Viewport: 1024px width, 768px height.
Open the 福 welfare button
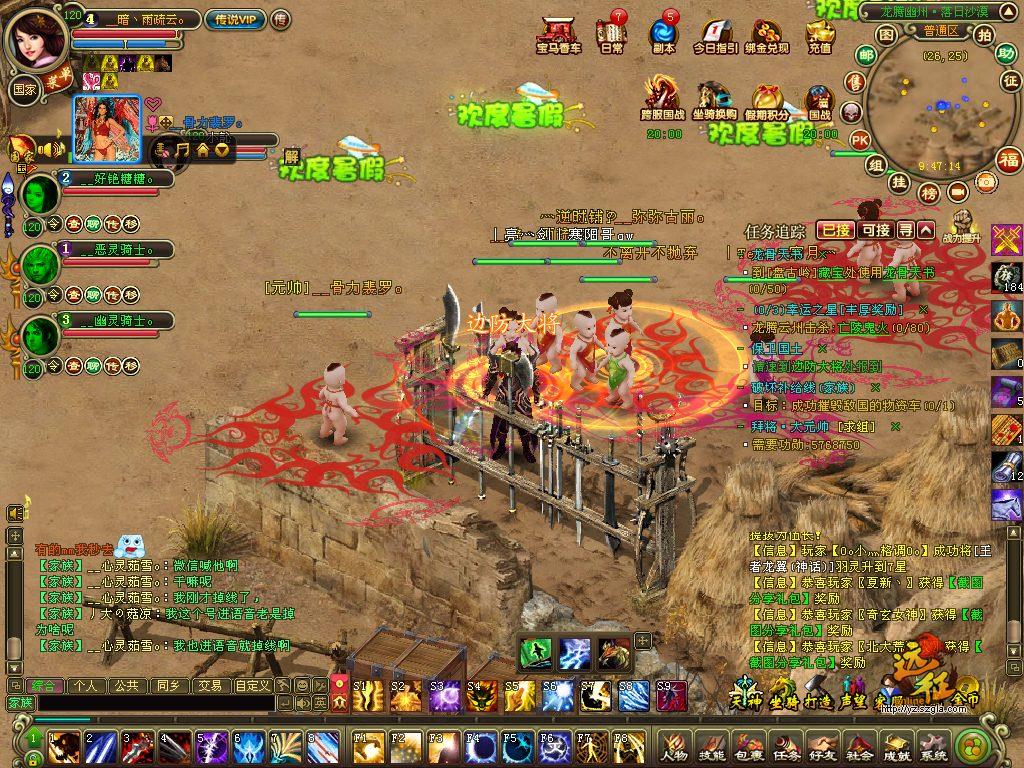coord(1008,159)
